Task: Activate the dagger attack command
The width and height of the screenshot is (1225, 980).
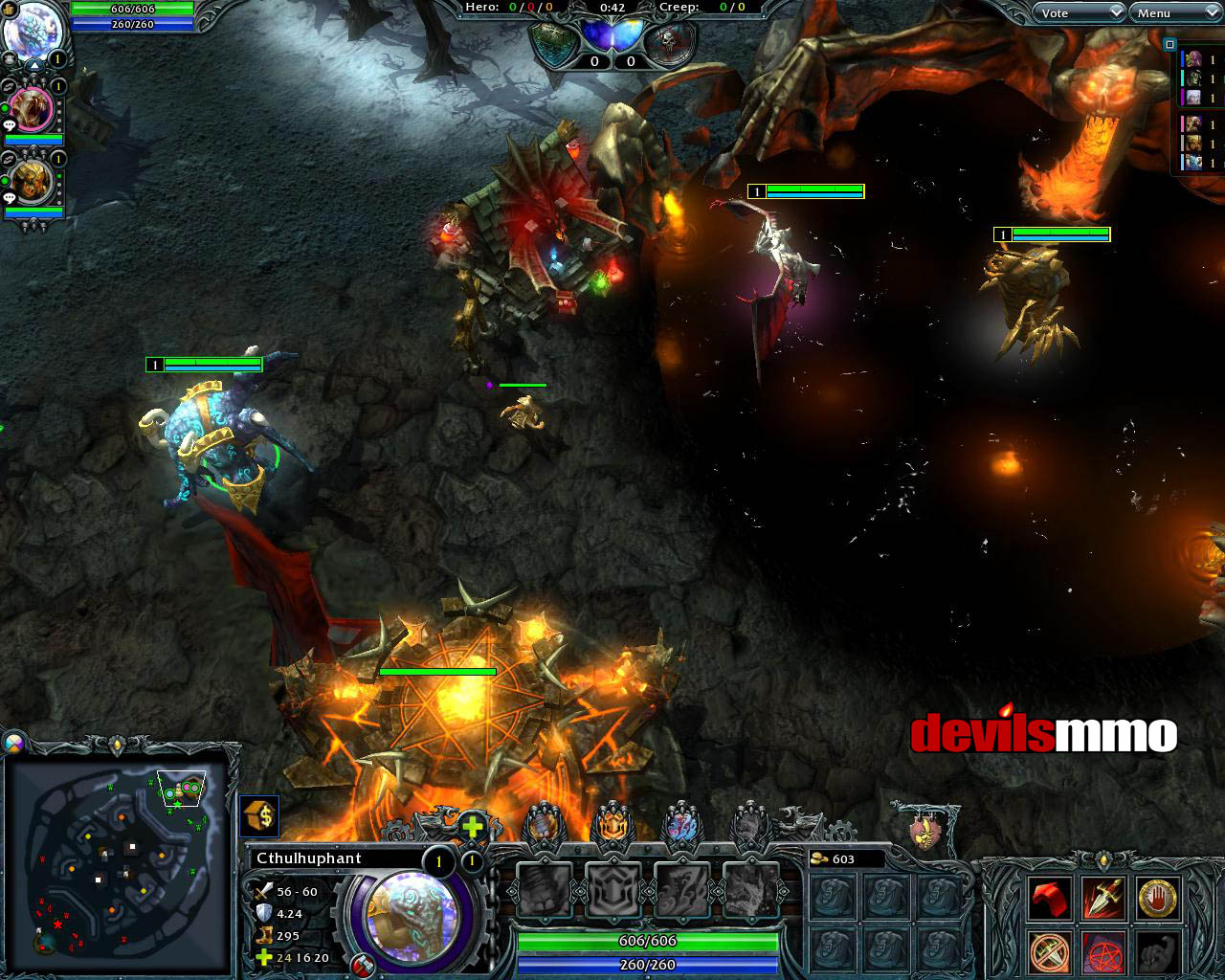Action: [x=1102, y=900]
